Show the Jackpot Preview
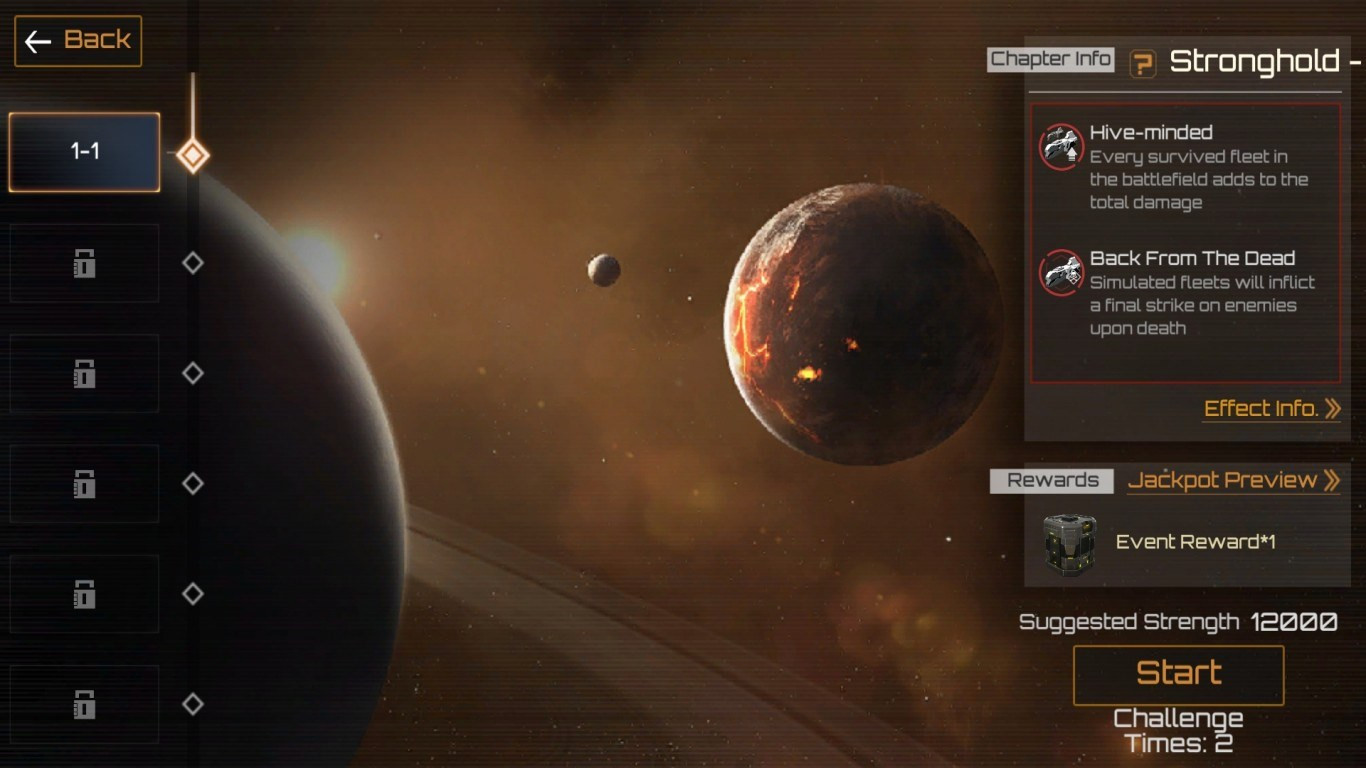Image resolution: width=1366 pixels, height=768 pixels. click(x=1233, y=481)
